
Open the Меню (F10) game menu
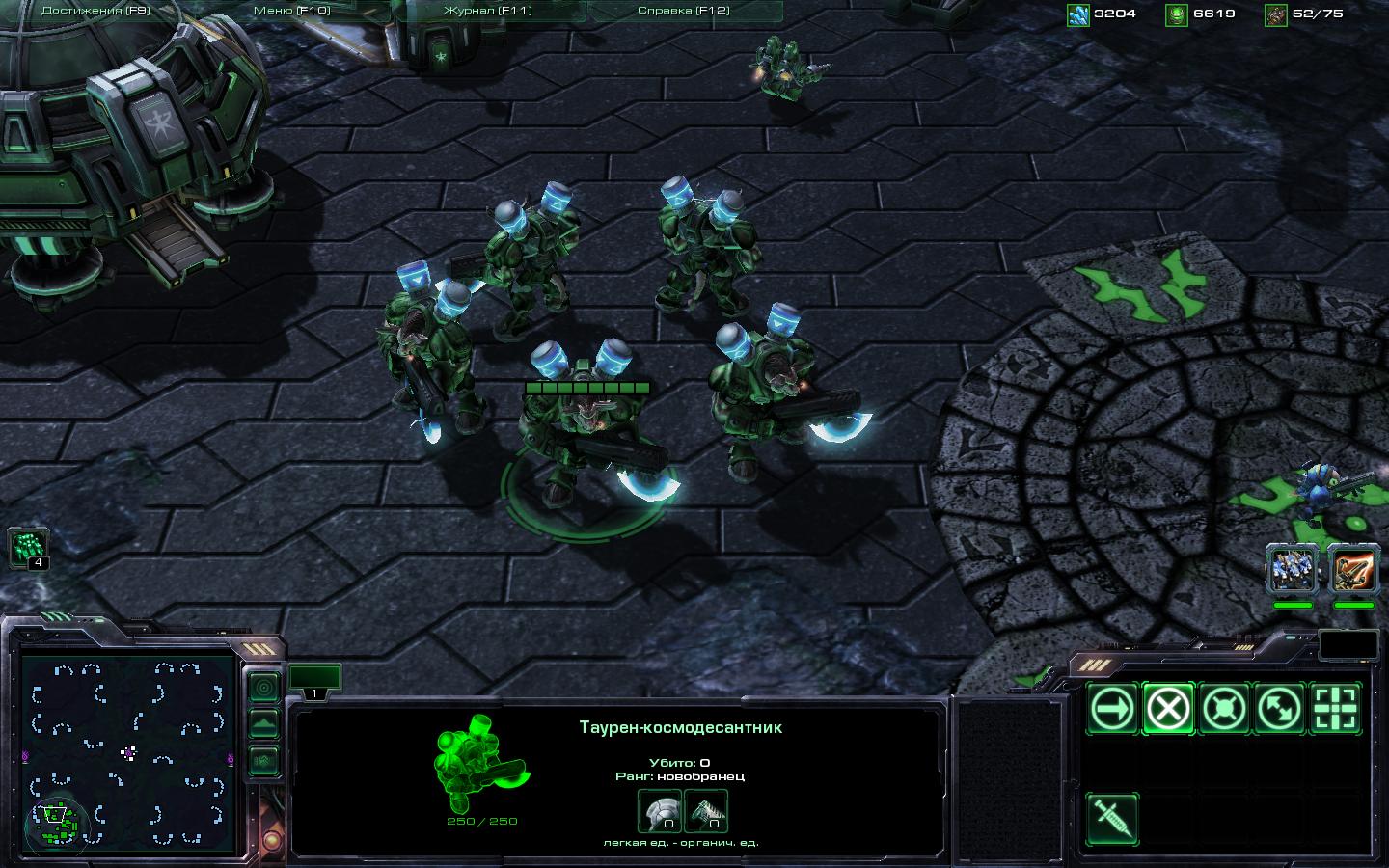click(291, 11)
